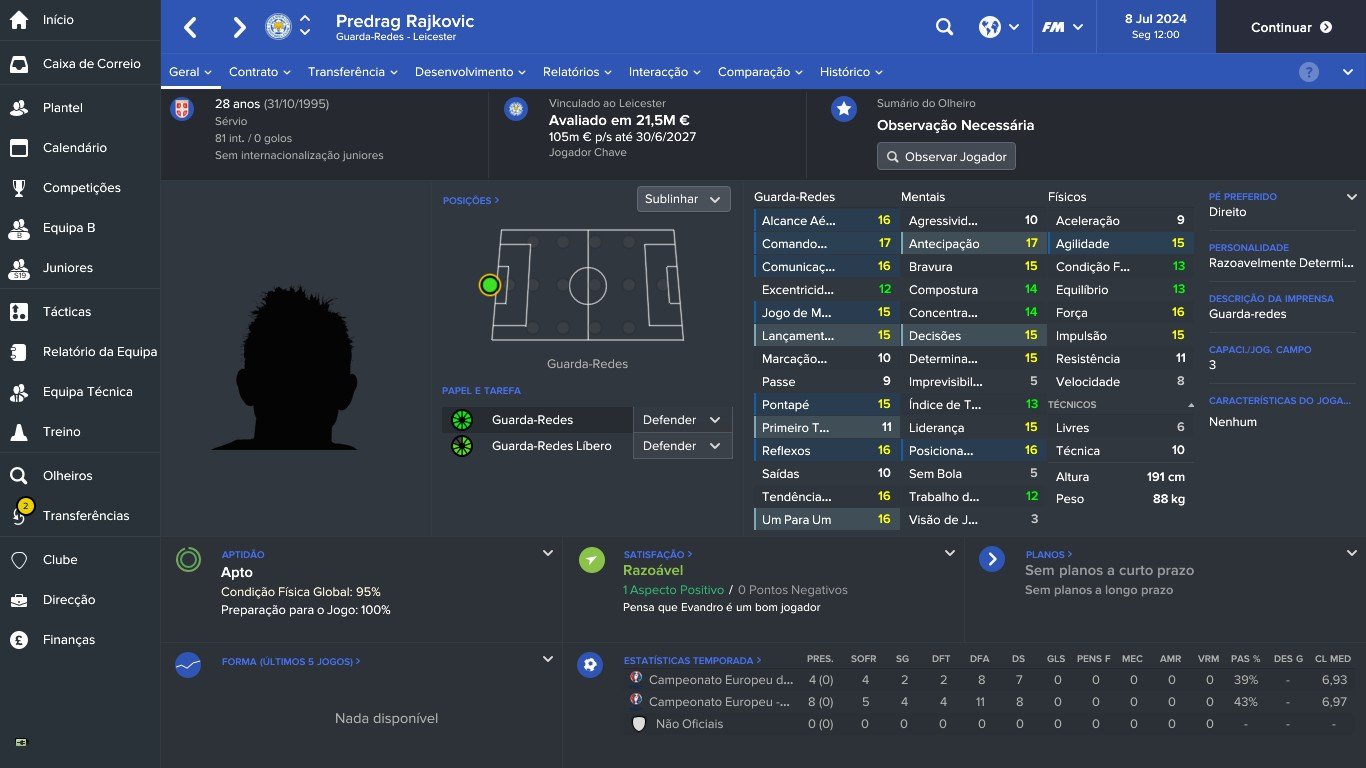The image size is (1366, 768).
Task: Show the Histórico tab
Action: (851, 72)
